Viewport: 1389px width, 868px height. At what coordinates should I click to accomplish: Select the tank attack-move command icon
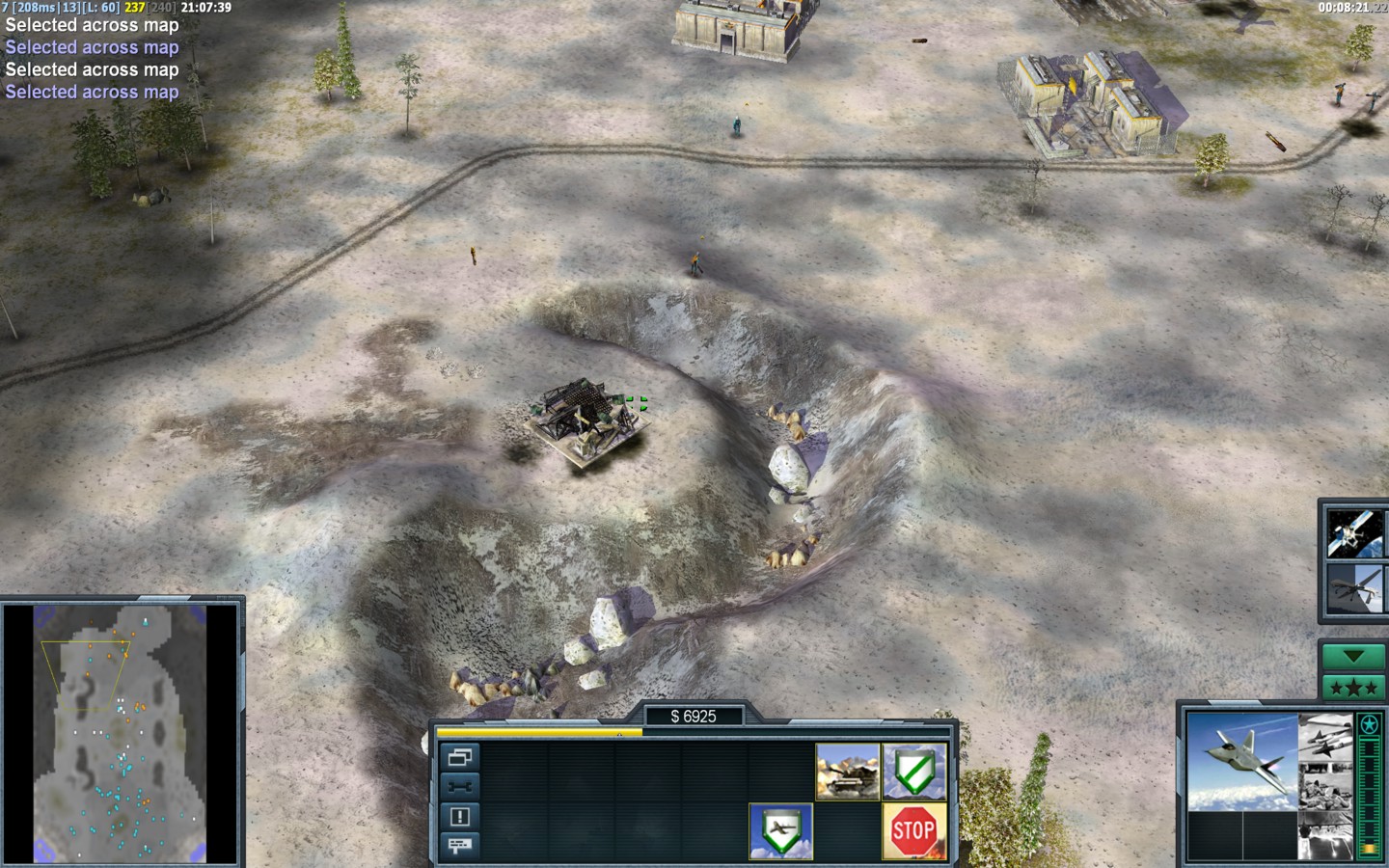[x=848, y=772]
